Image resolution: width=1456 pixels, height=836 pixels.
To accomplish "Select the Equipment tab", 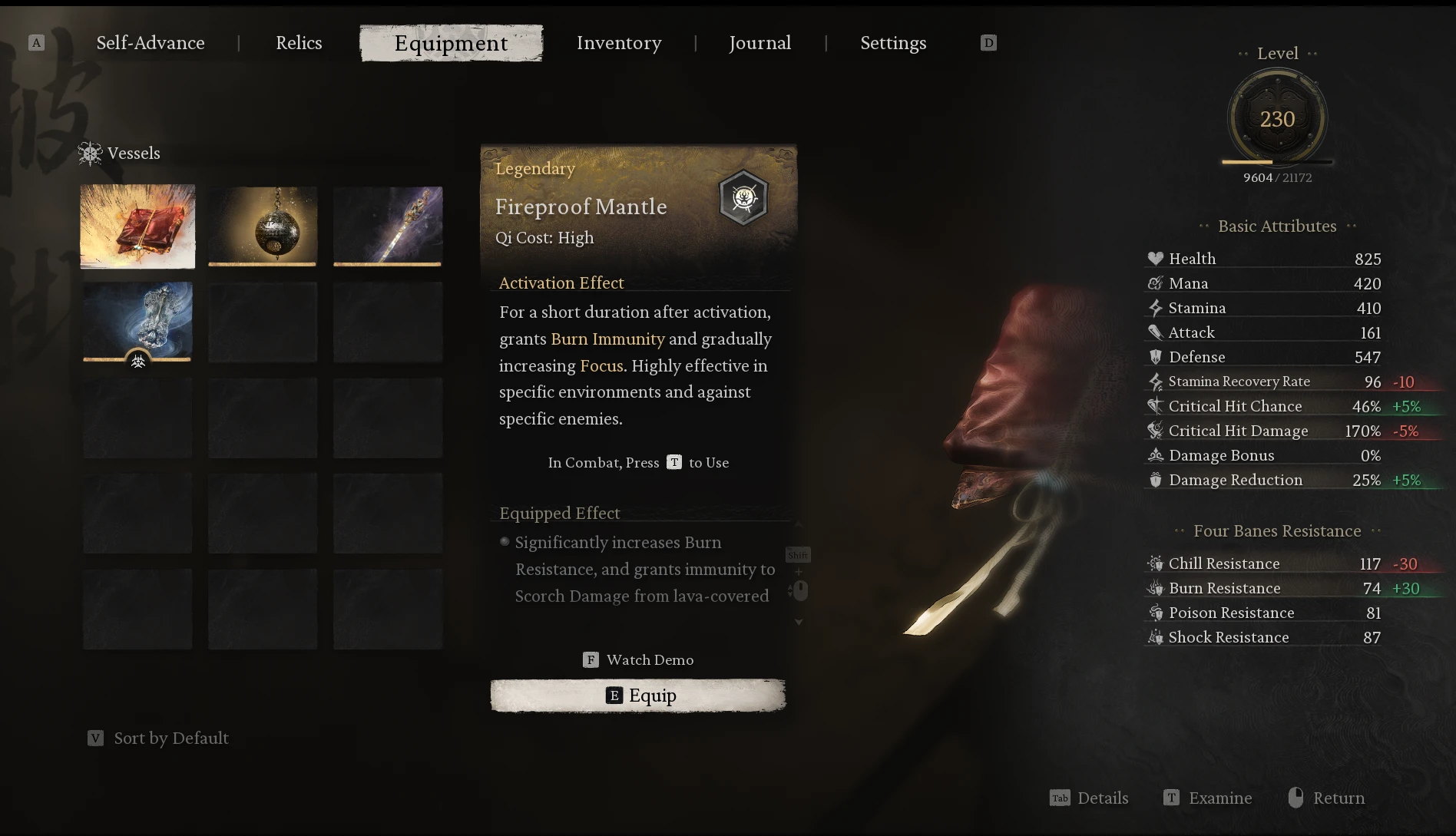I will point(451,43).
